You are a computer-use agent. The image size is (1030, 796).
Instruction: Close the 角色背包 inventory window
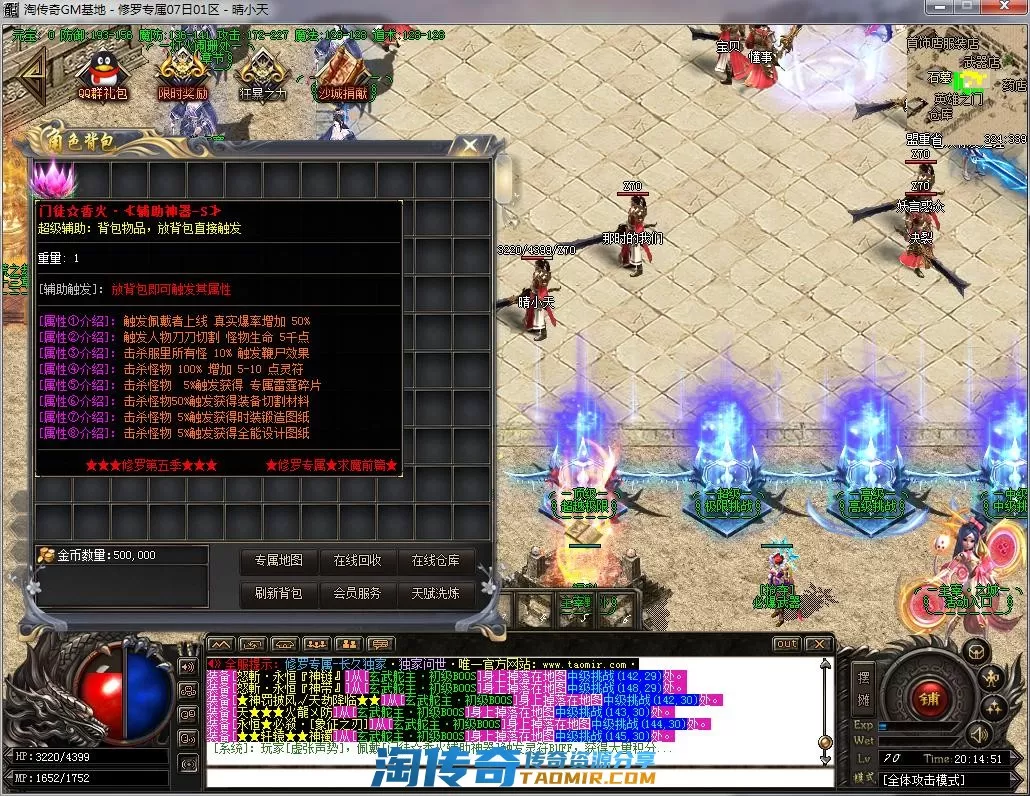coord(470,145)
